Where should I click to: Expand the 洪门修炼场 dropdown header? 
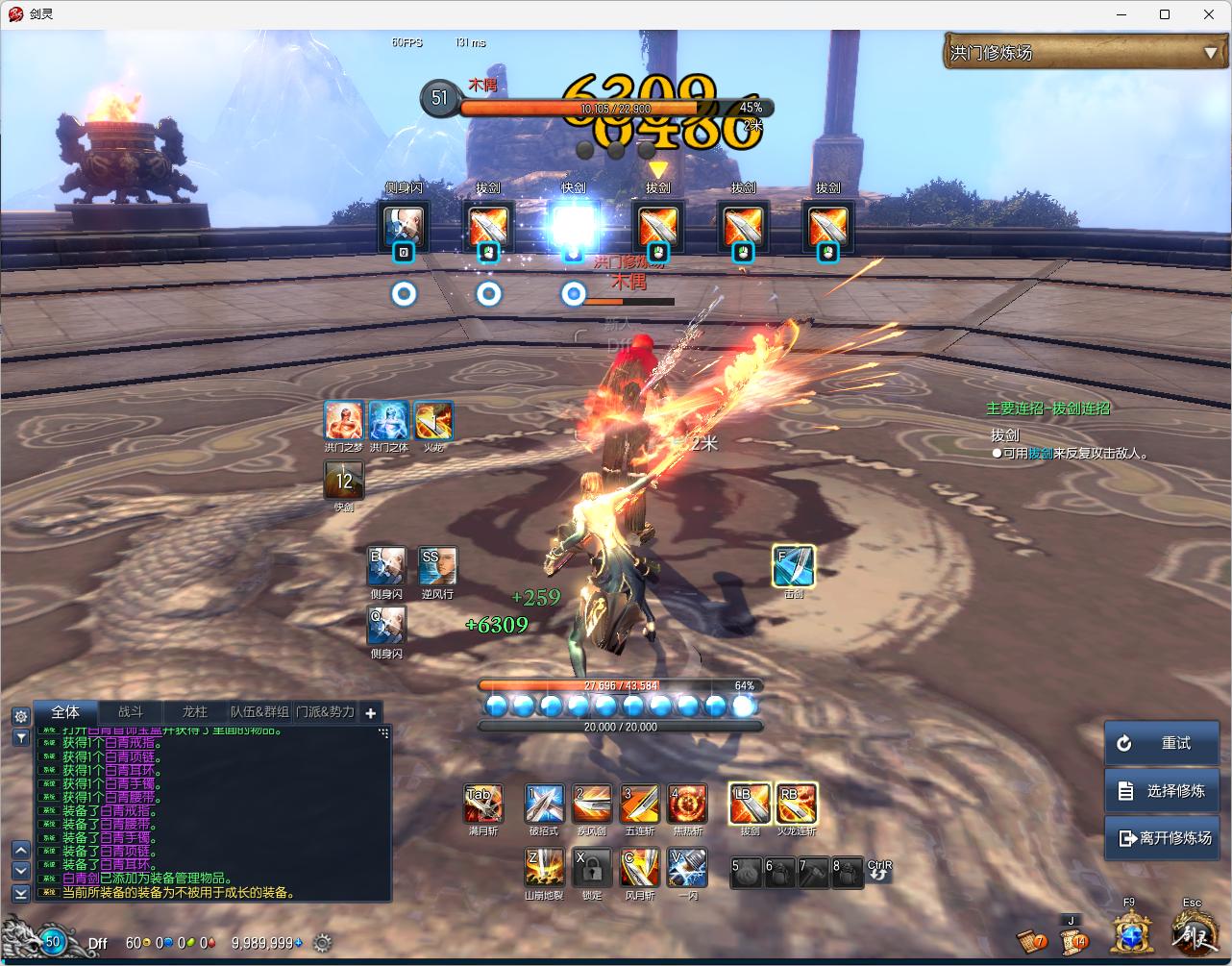1210,53
